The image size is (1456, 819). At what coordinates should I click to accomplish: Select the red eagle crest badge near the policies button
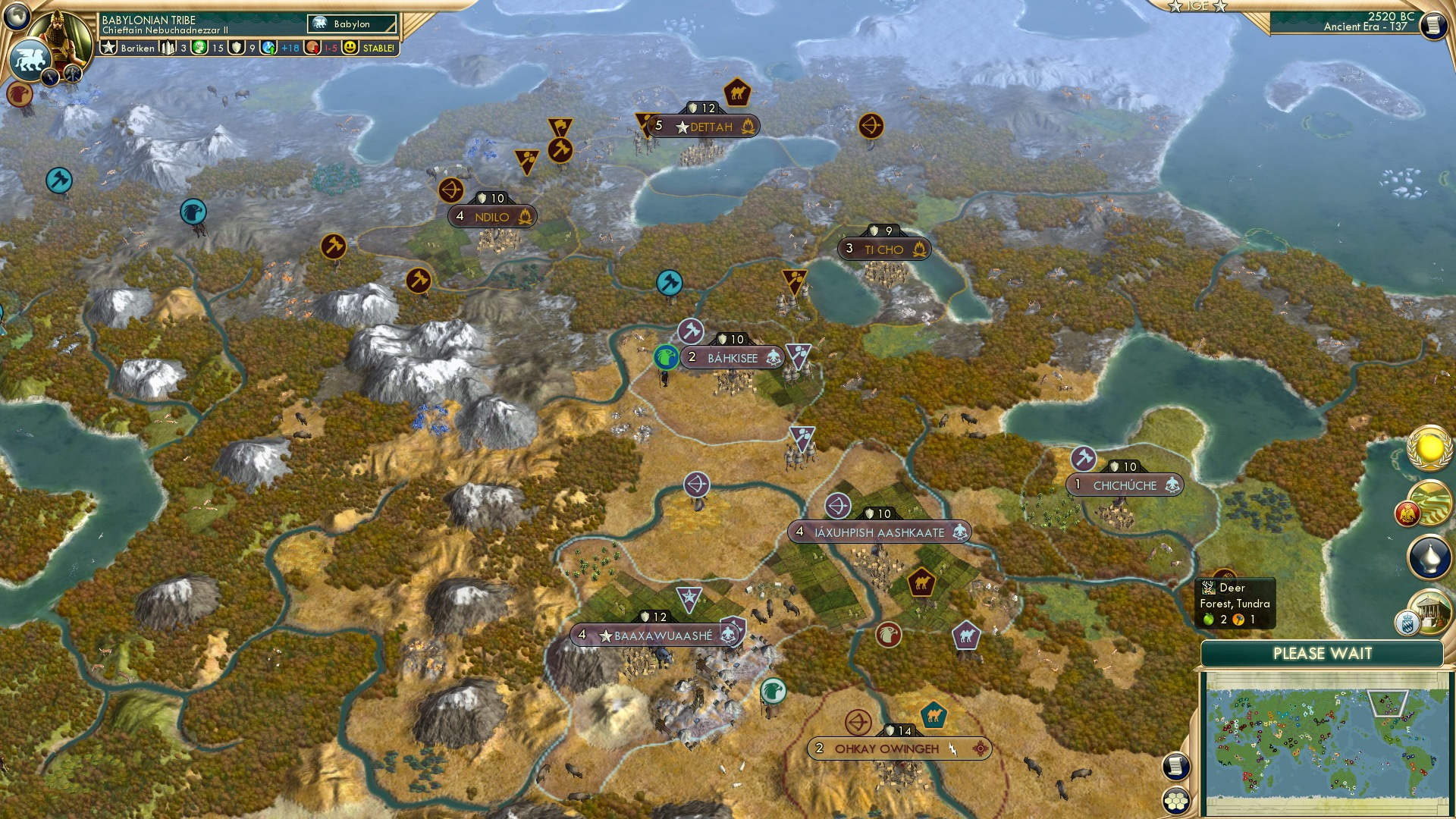[1408, 513]
